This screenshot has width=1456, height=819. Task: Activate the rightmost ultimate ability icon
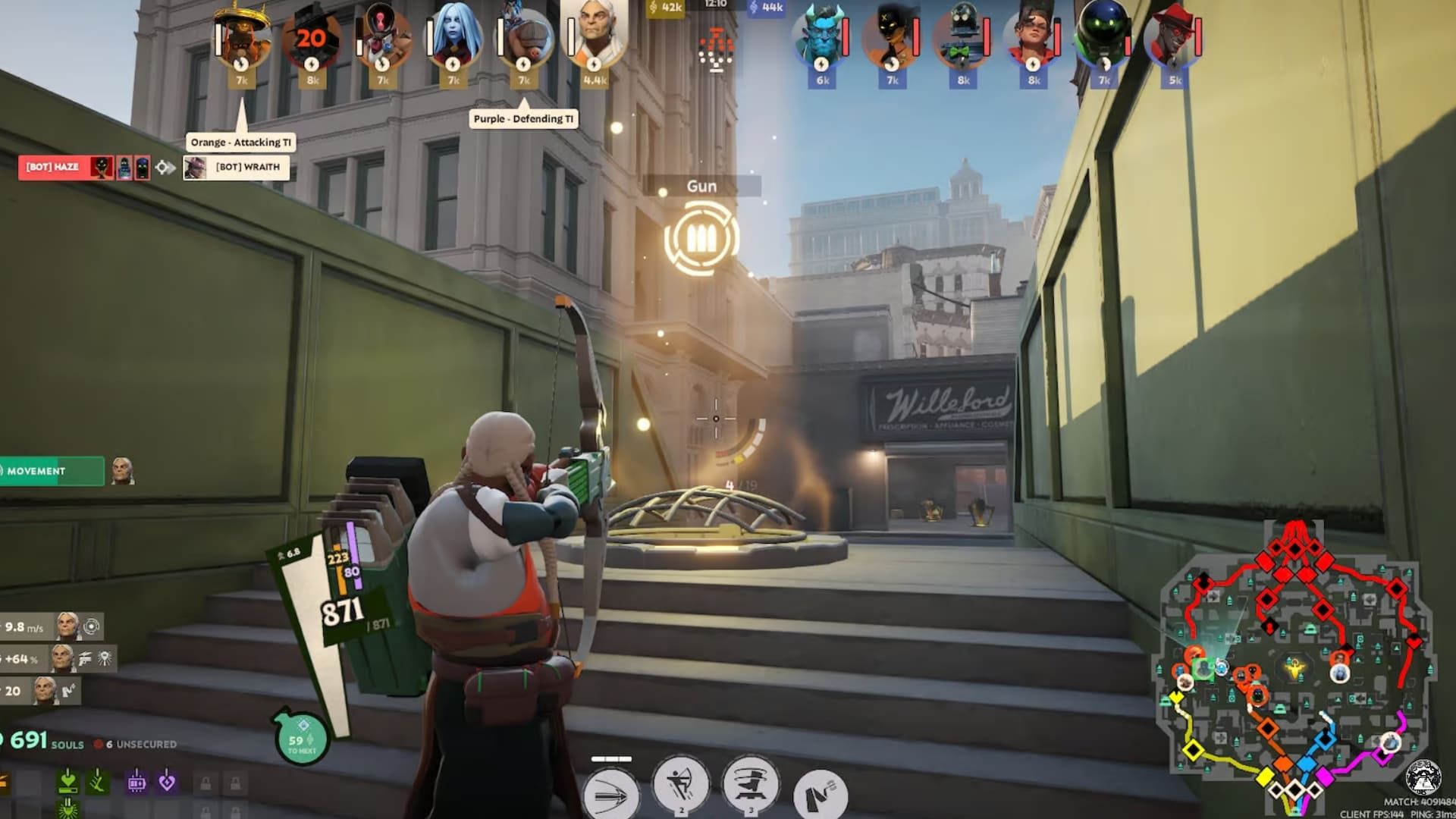point(820,793)
